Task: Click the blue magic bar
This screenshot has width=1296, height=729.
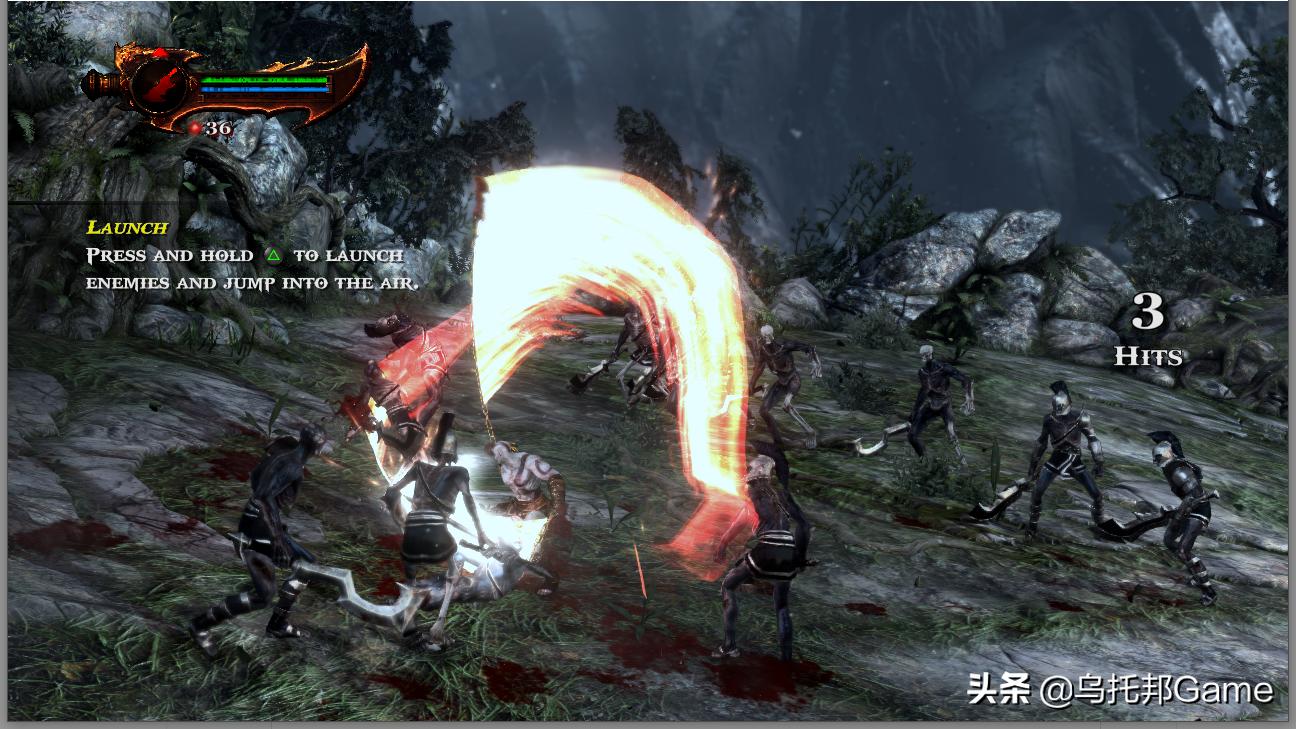Action: point(263,89)
